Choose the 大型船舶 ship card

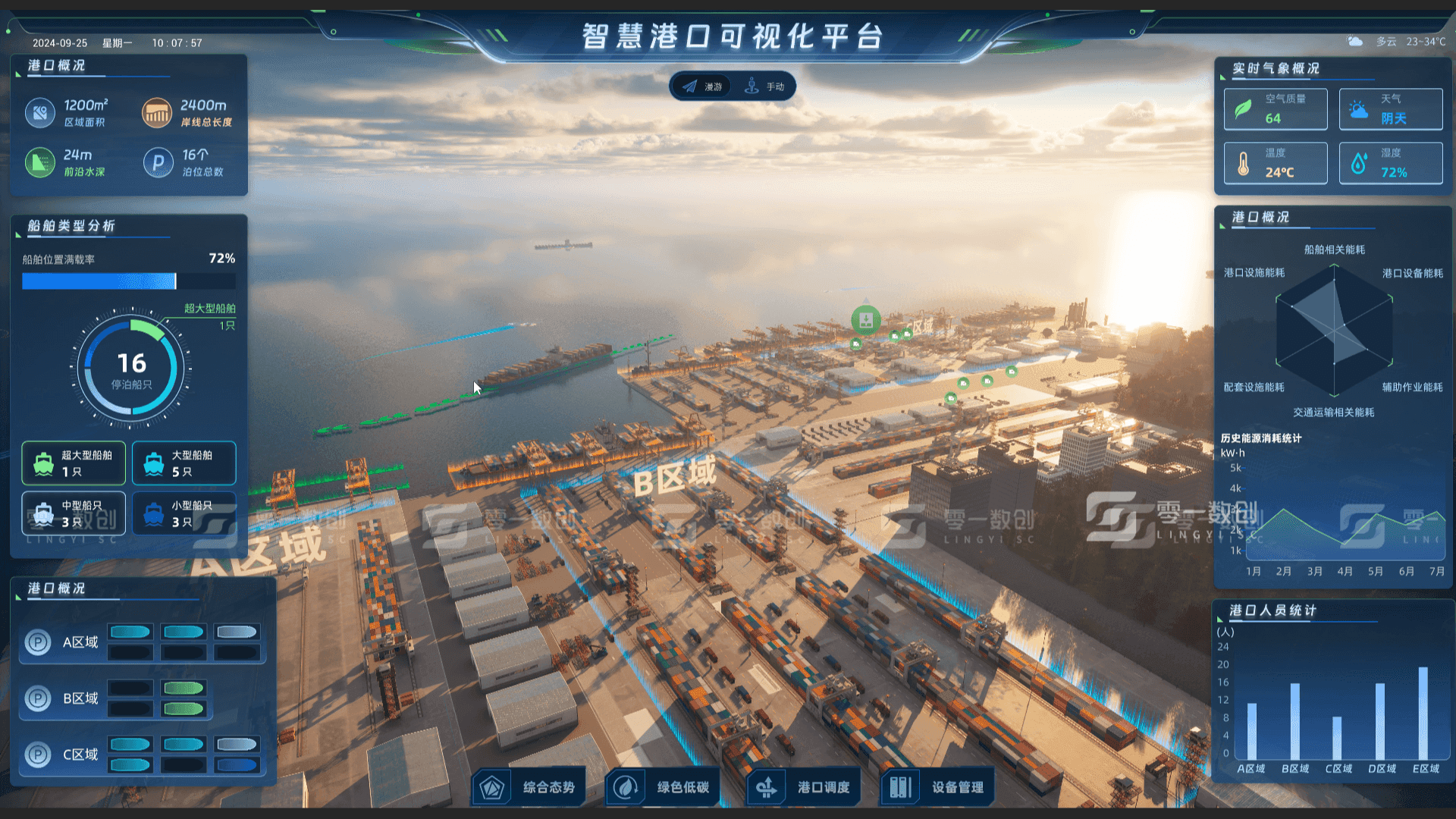point(184,463)
